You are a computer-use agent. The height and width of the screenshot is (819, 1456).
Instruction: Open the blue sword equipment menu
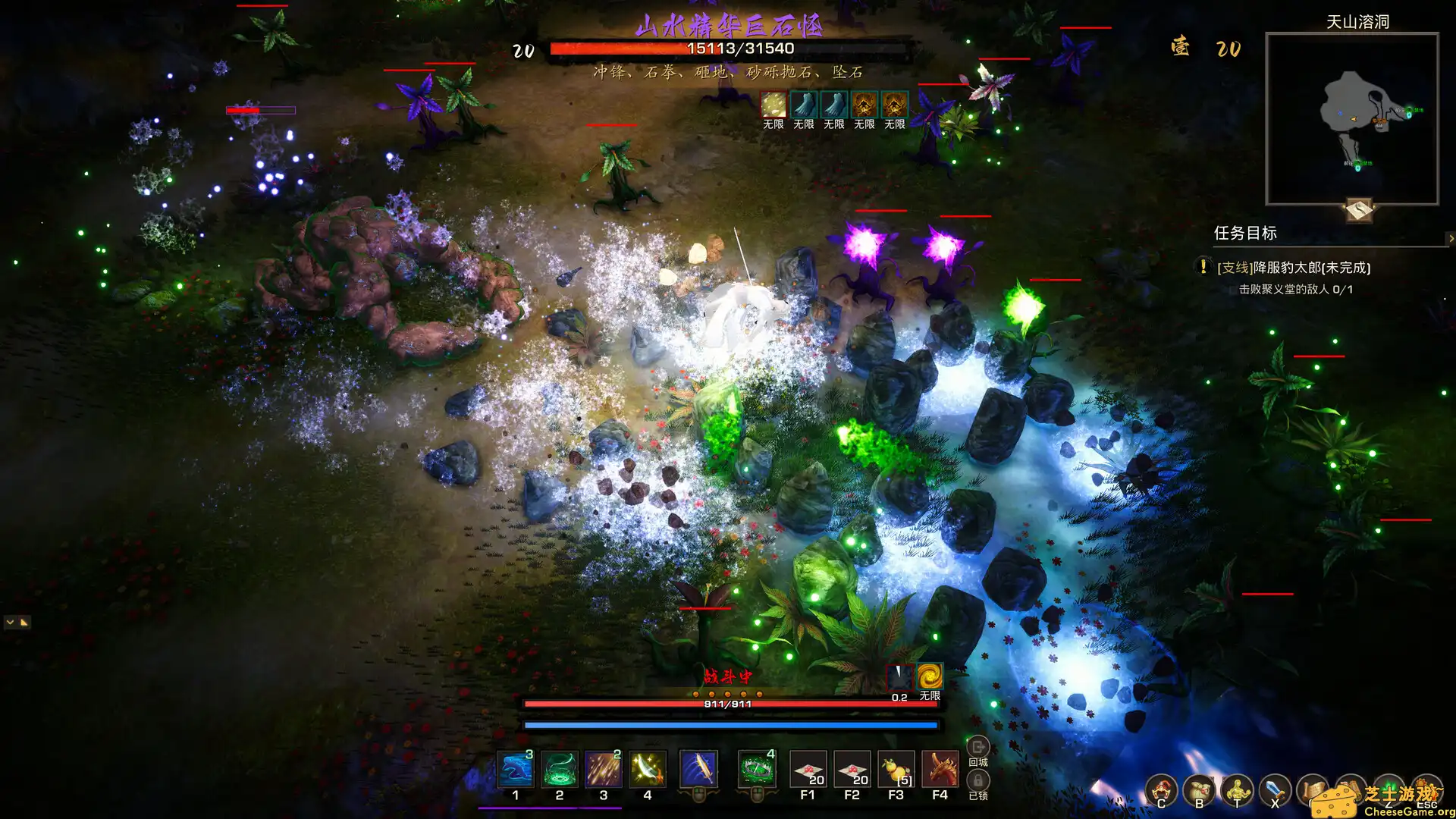pyautogui.click(x=1275, y=790)
